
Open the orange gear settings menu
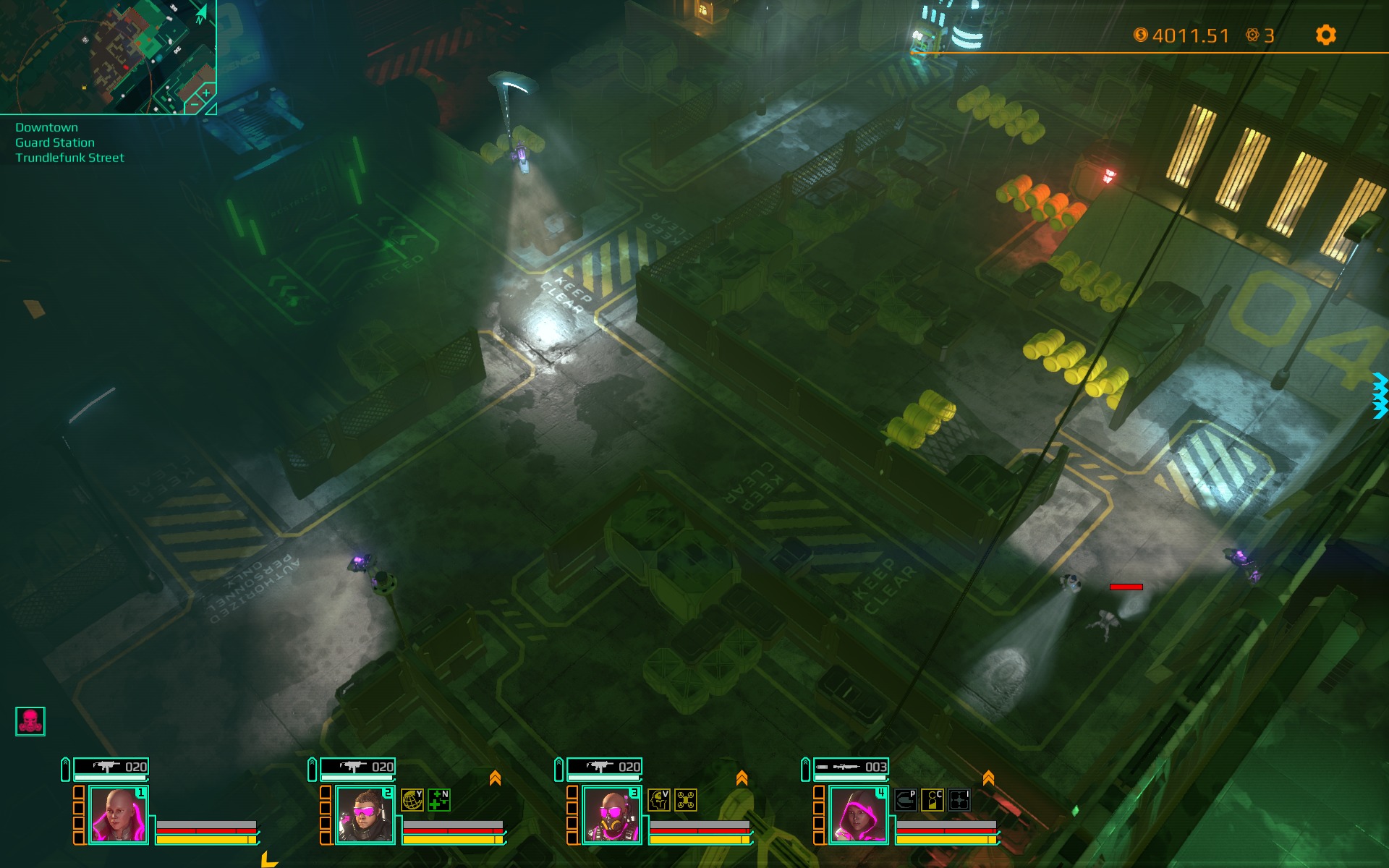[x=1325, y=35]
